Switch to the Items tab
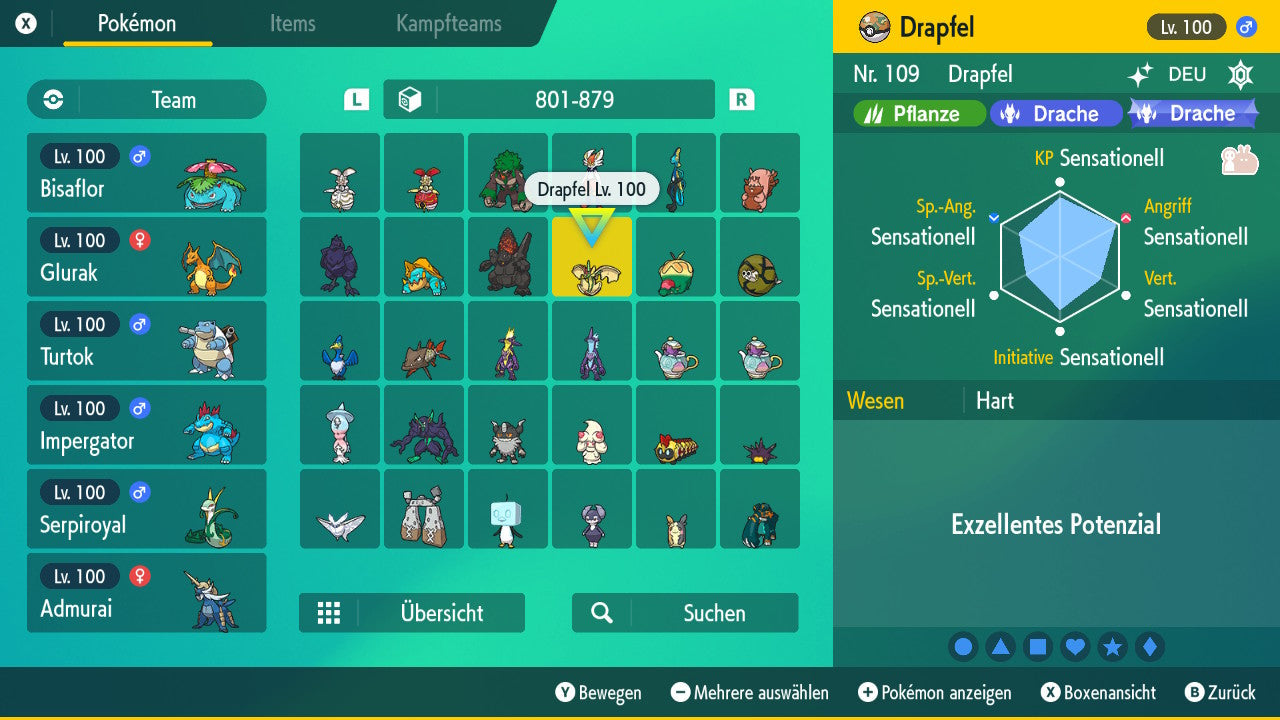Viewport: 1280px width, 720px height. click(x=292, y=24)
